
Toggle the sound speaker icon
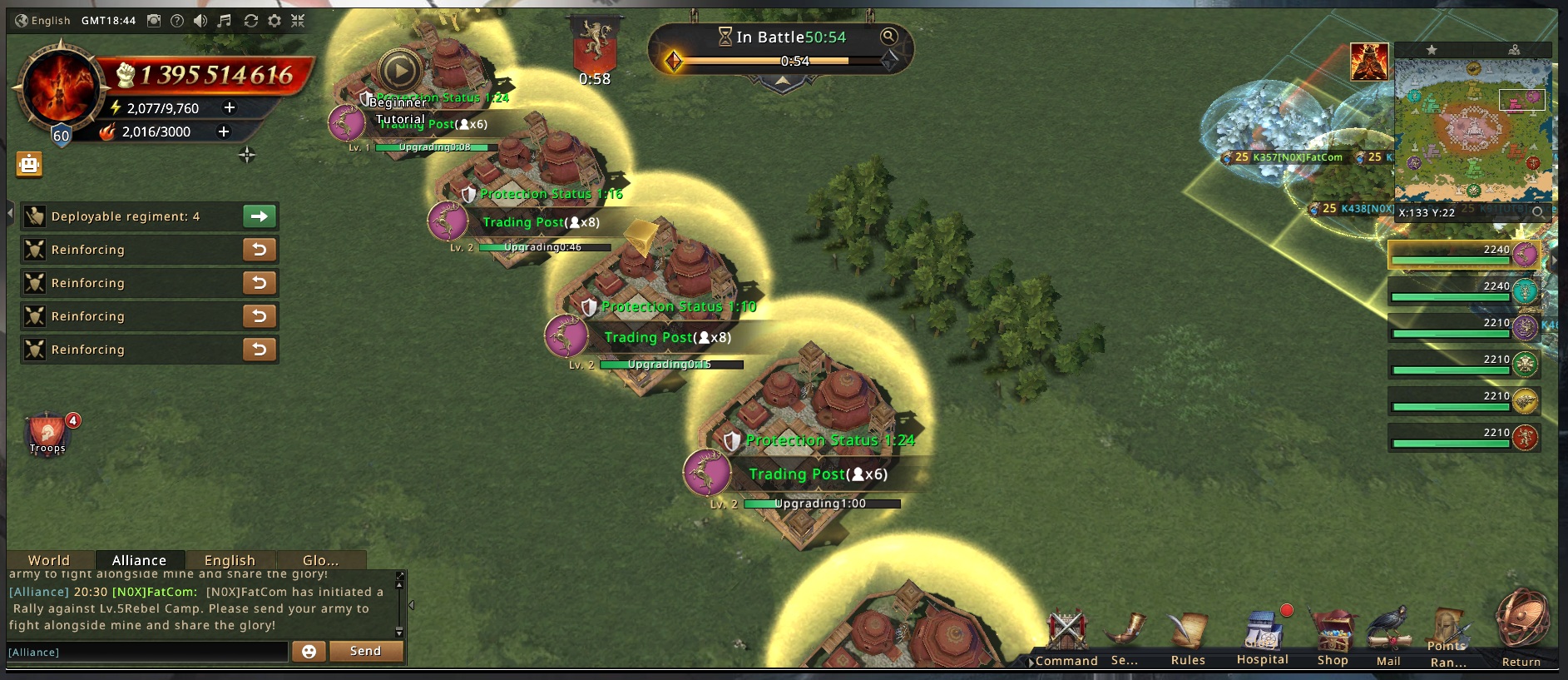(x=200, y=21)
